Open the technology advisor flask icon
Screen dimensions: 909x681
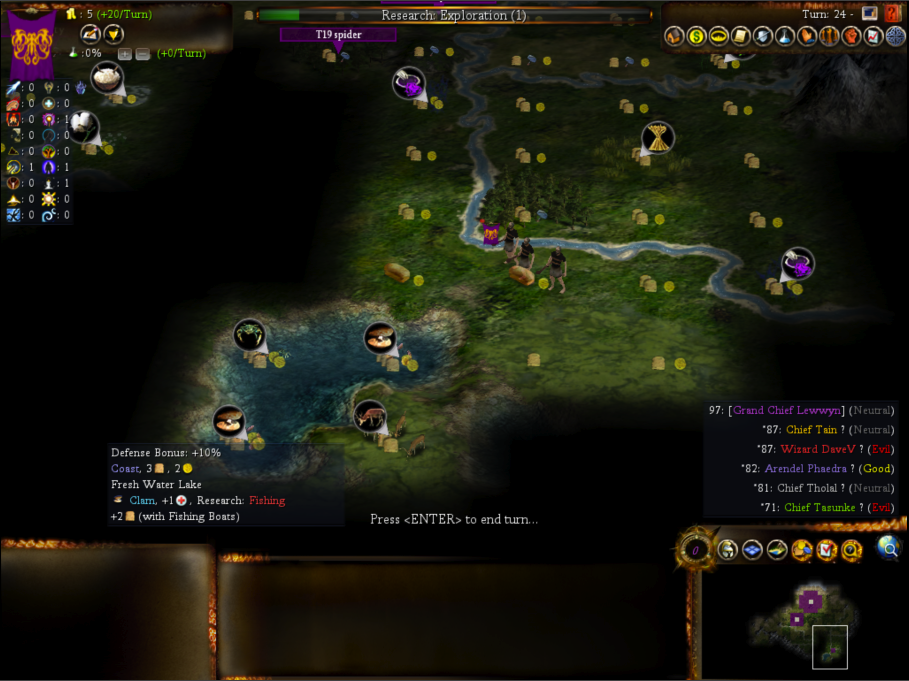point(785,37)
